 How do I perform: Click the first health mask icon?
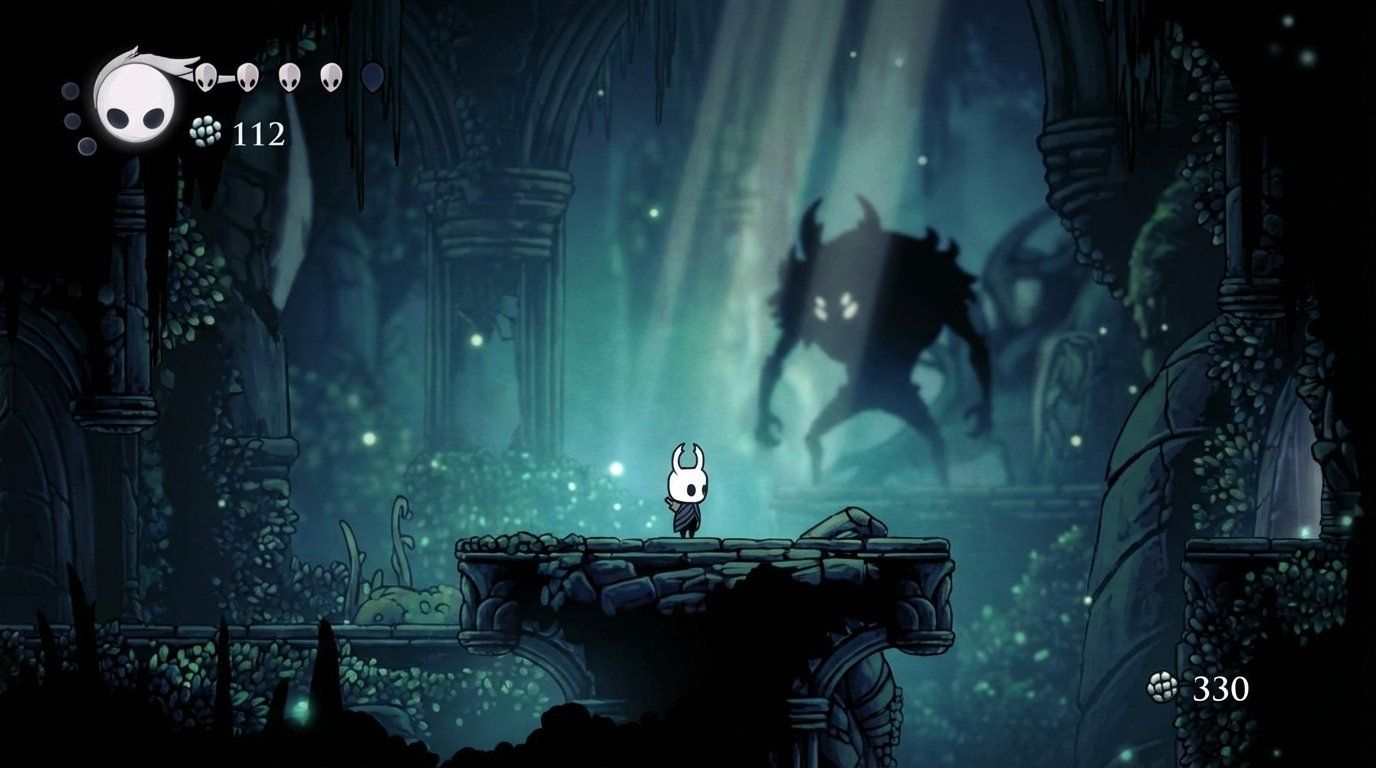point(204,76)
